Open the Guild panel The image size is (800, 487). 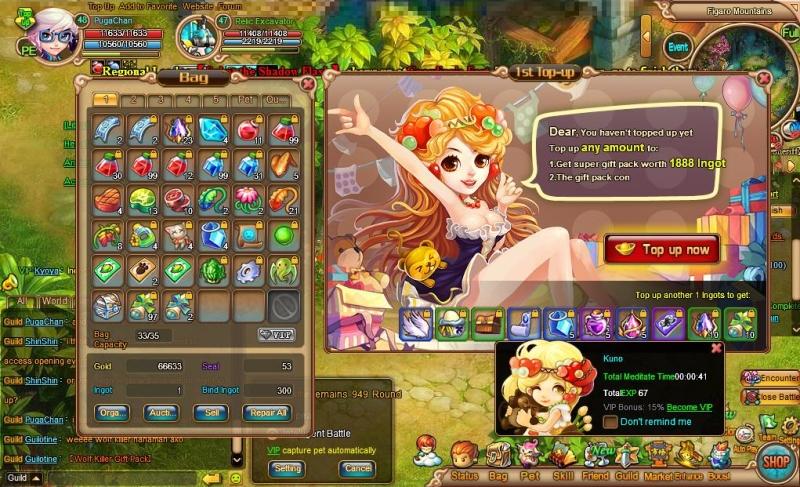628,460
